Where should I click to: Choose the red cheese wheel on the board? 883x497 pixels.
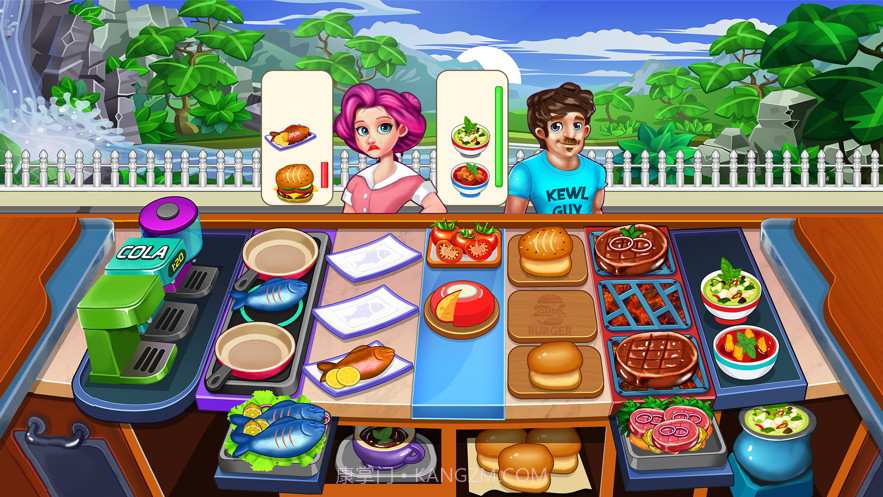click(x=460, y=303)
